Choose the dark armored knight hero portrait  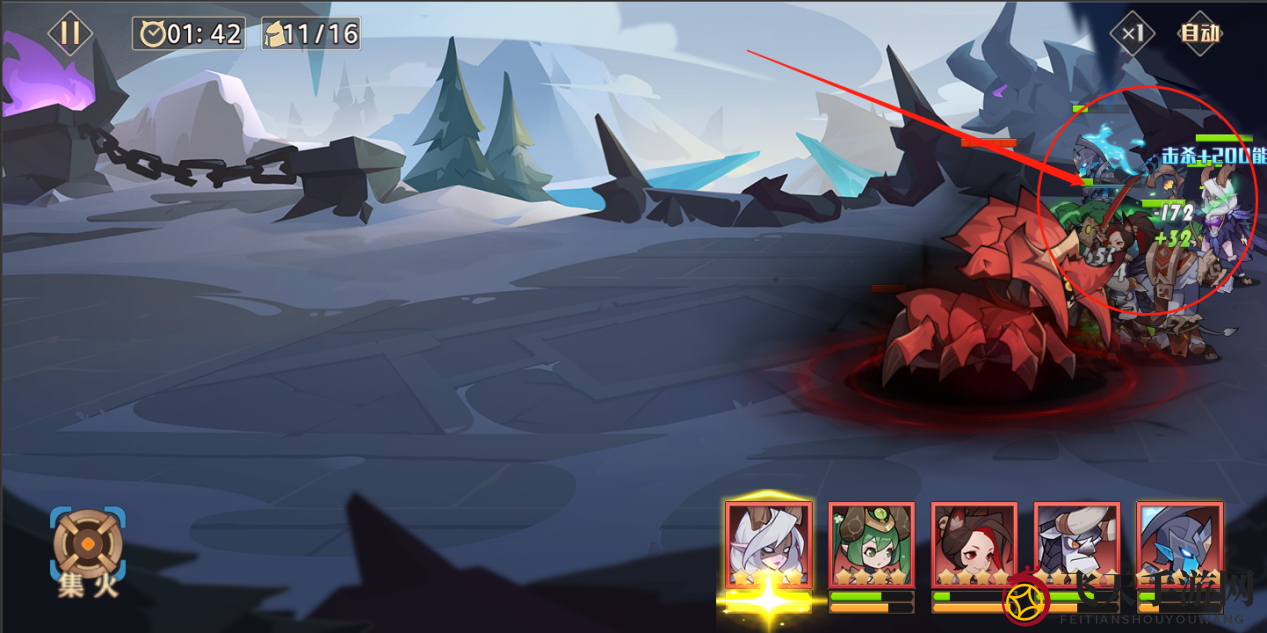point(1180,545)
